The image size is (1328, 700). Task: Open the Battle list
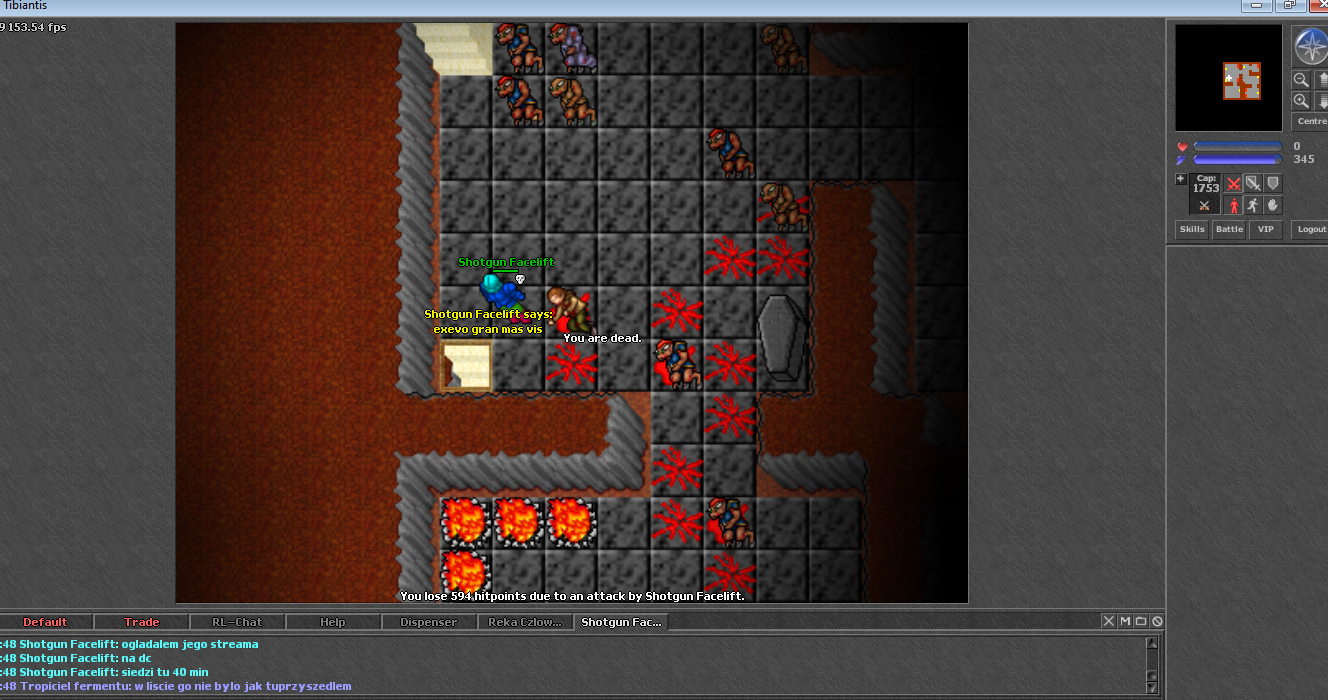(x=1229, y=229)
